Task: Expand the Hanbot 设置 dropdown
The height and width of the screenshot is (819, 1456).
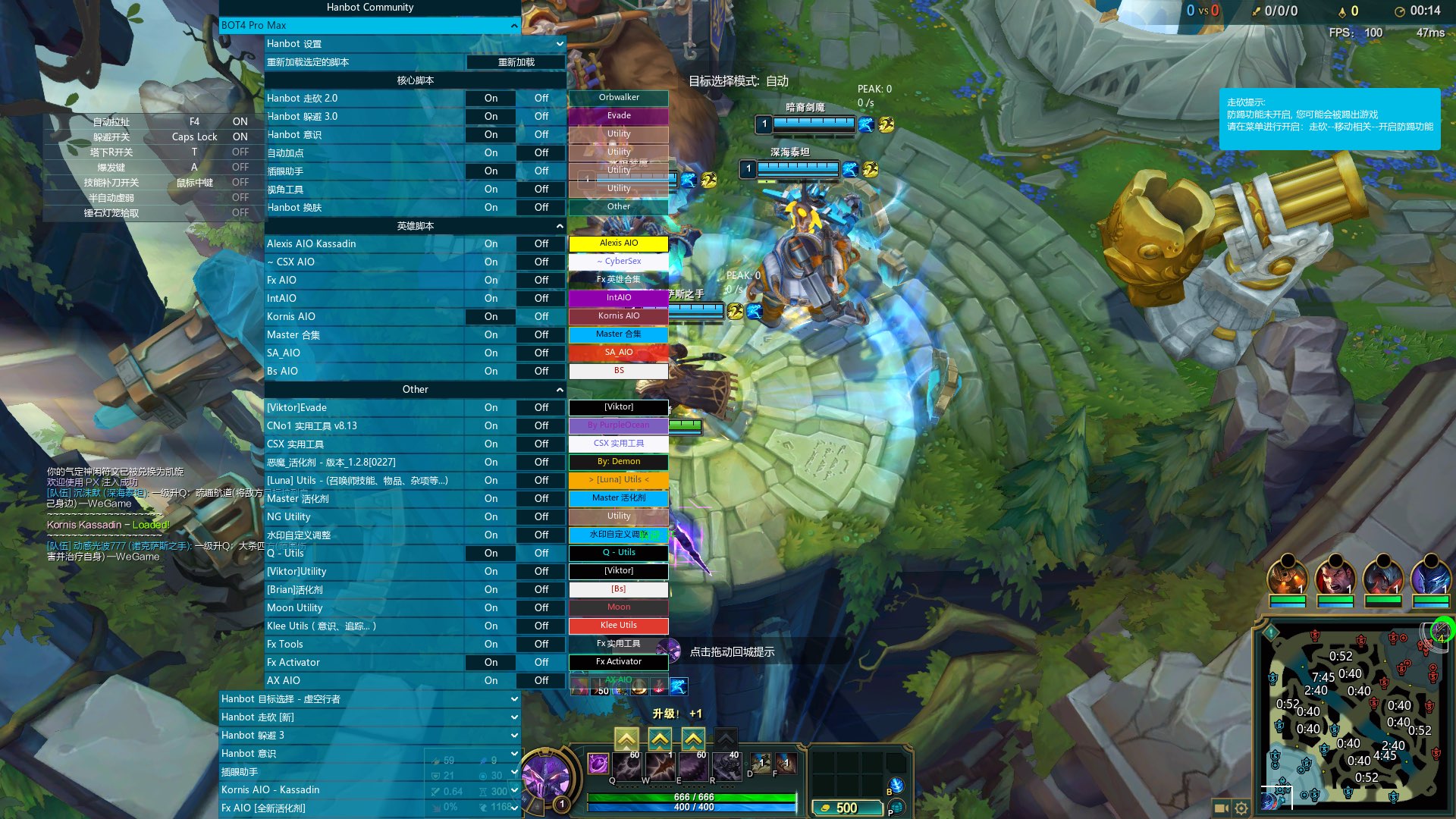Action: 560,44
